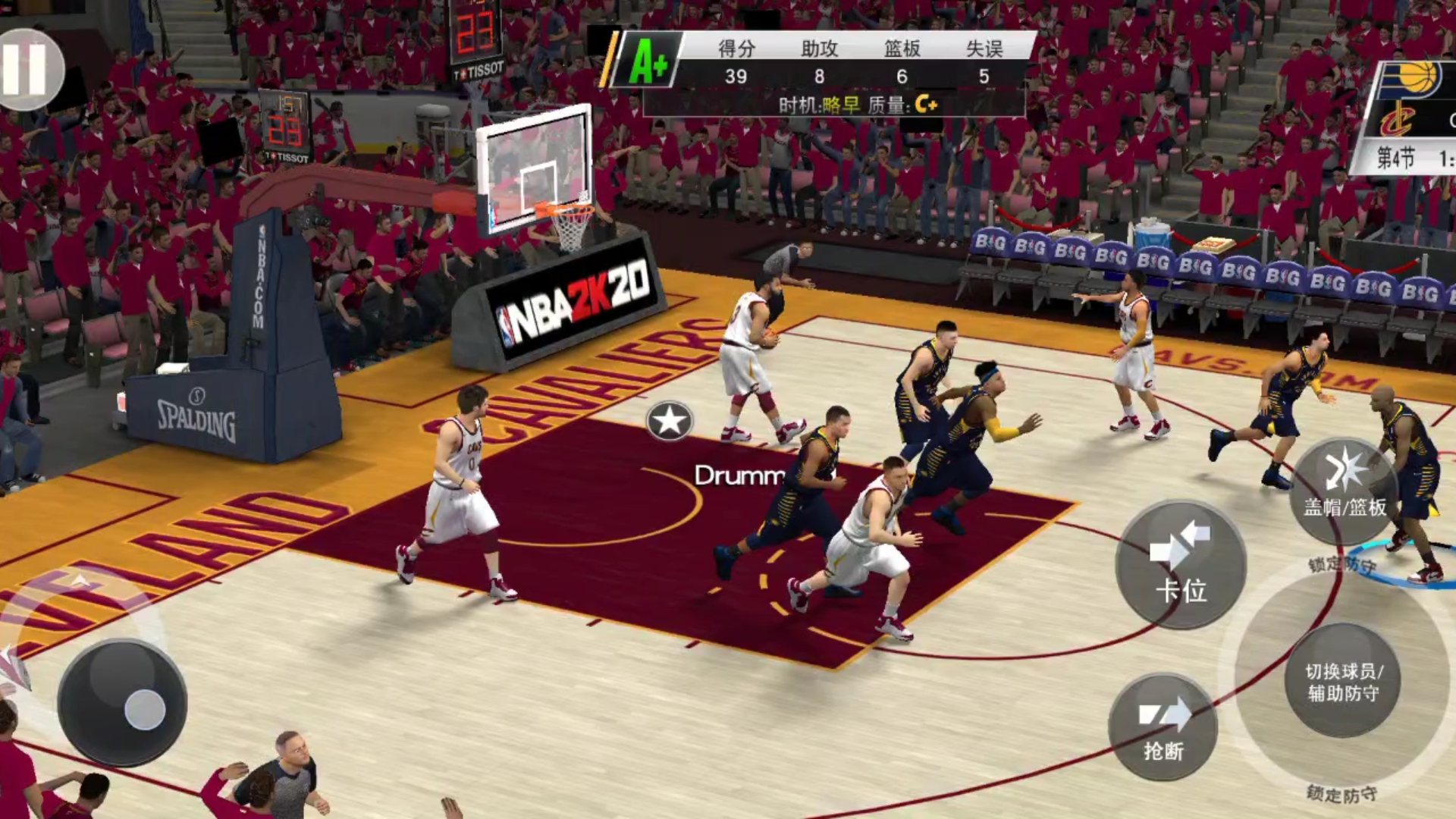The height and width of the screenshot is (819, 1456).
Task: Tap the 卡位 box-out button
Action: tap(1181, 565)
